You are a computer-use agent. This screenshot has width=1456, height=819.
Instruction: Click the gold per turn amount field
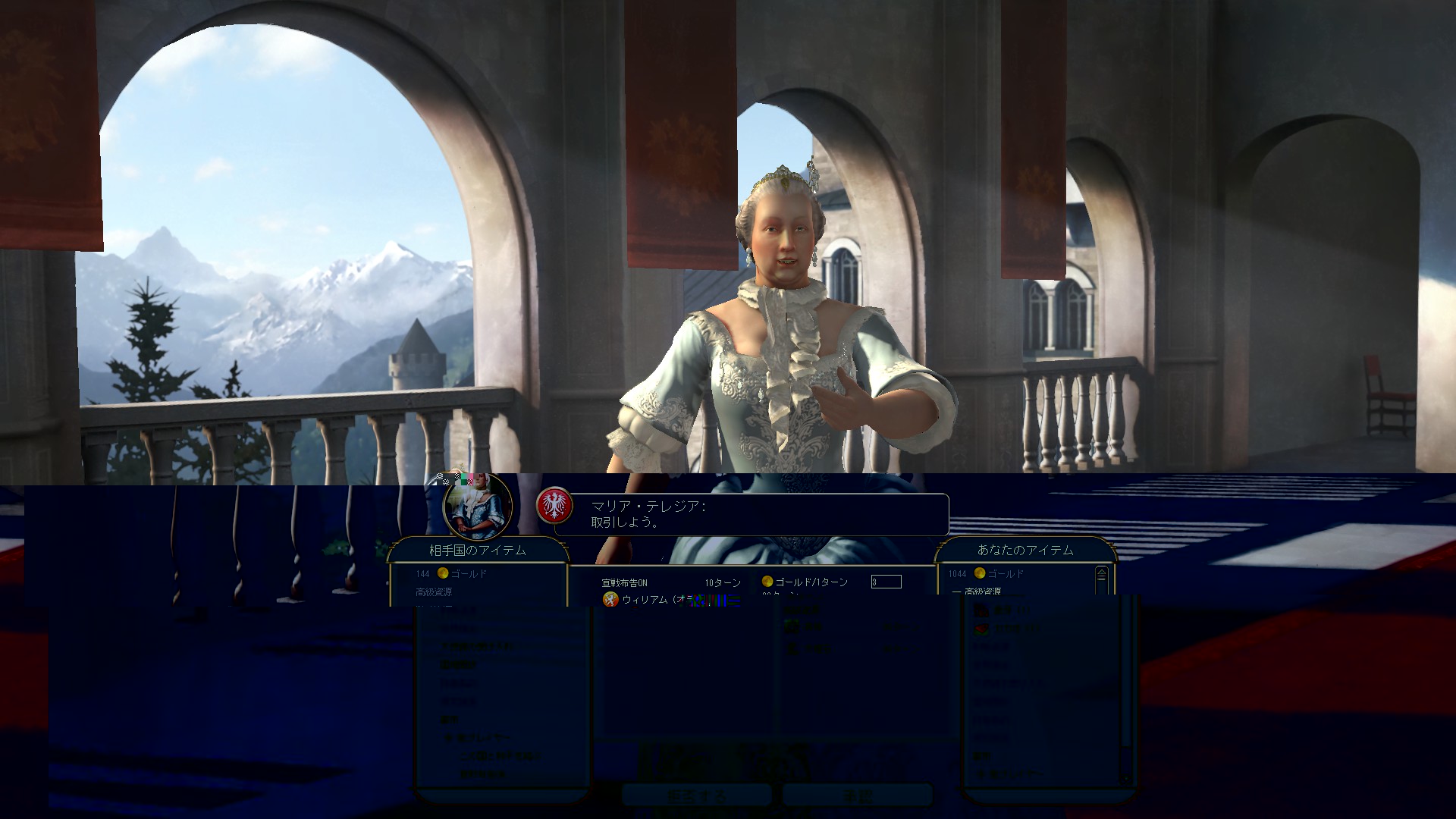(x=886, y=582)
